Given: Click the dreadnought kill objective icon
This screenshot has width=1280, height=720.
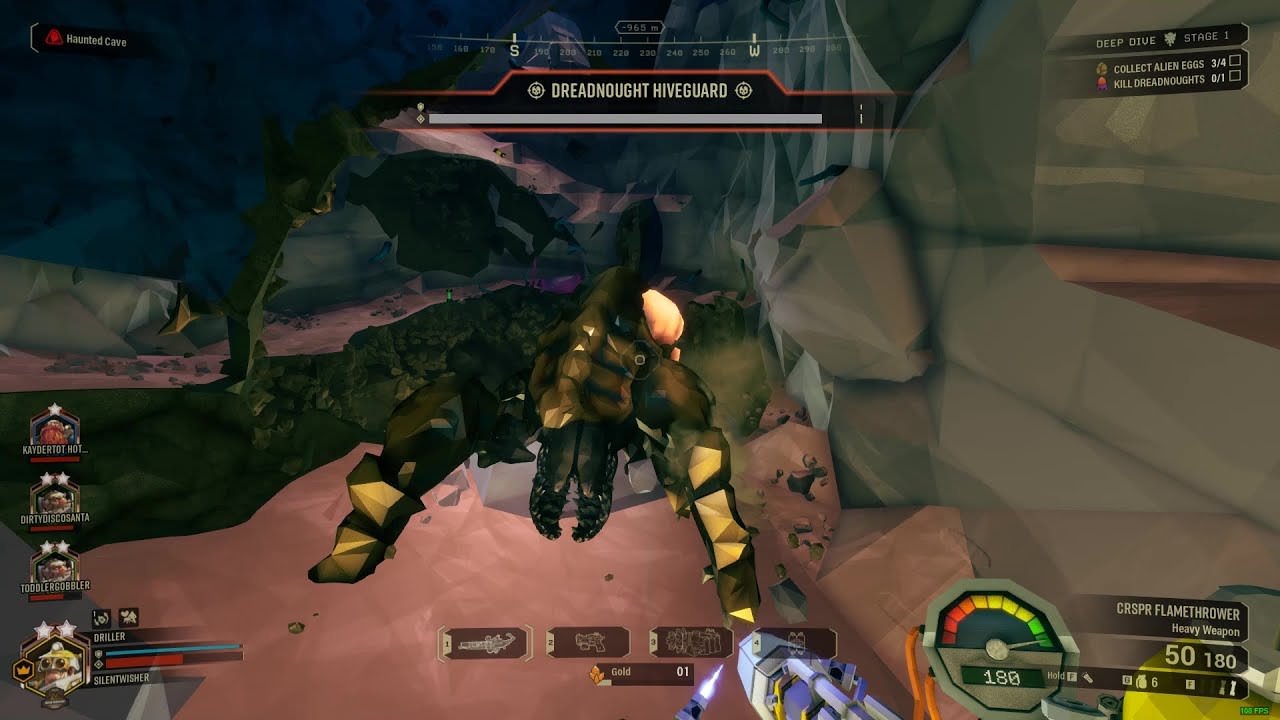Looking at the screenshot, I should [1101, 83].
